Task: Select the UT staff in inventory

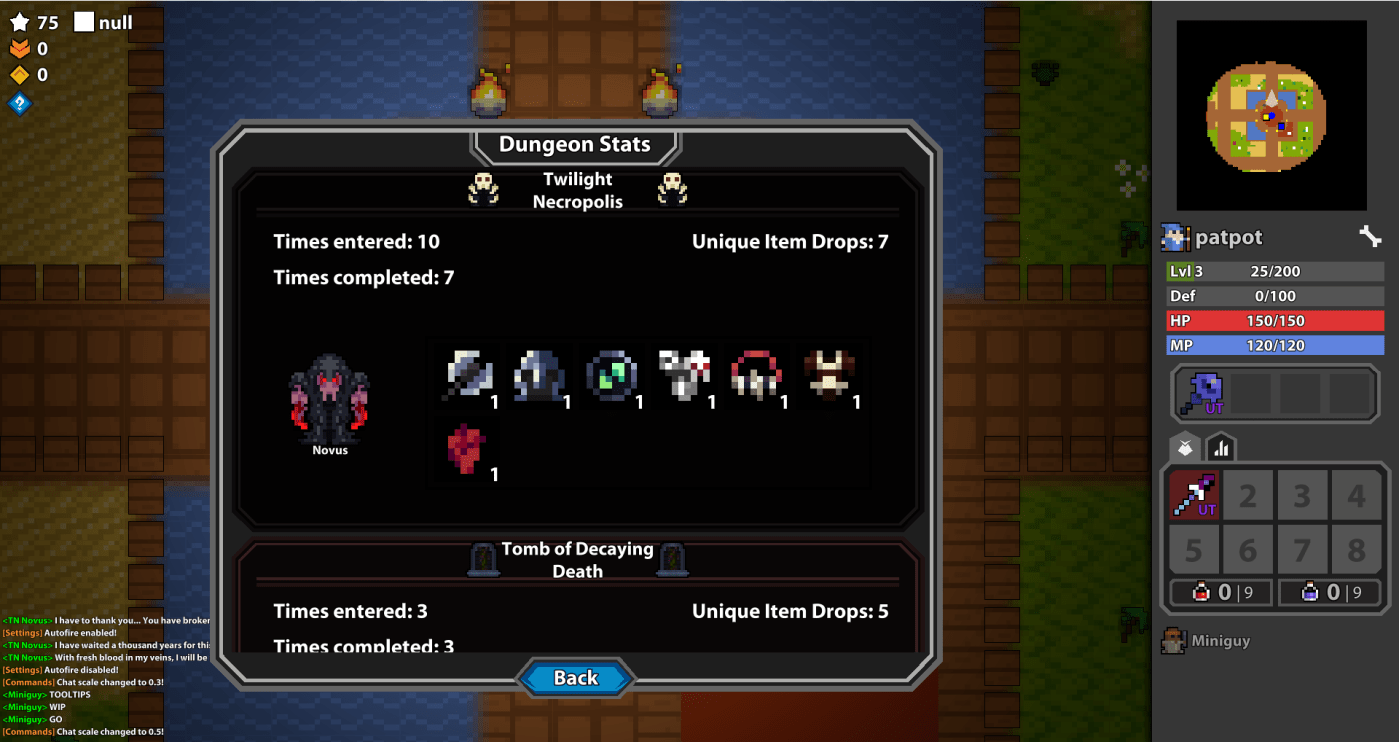Action: click(1194, 495)
